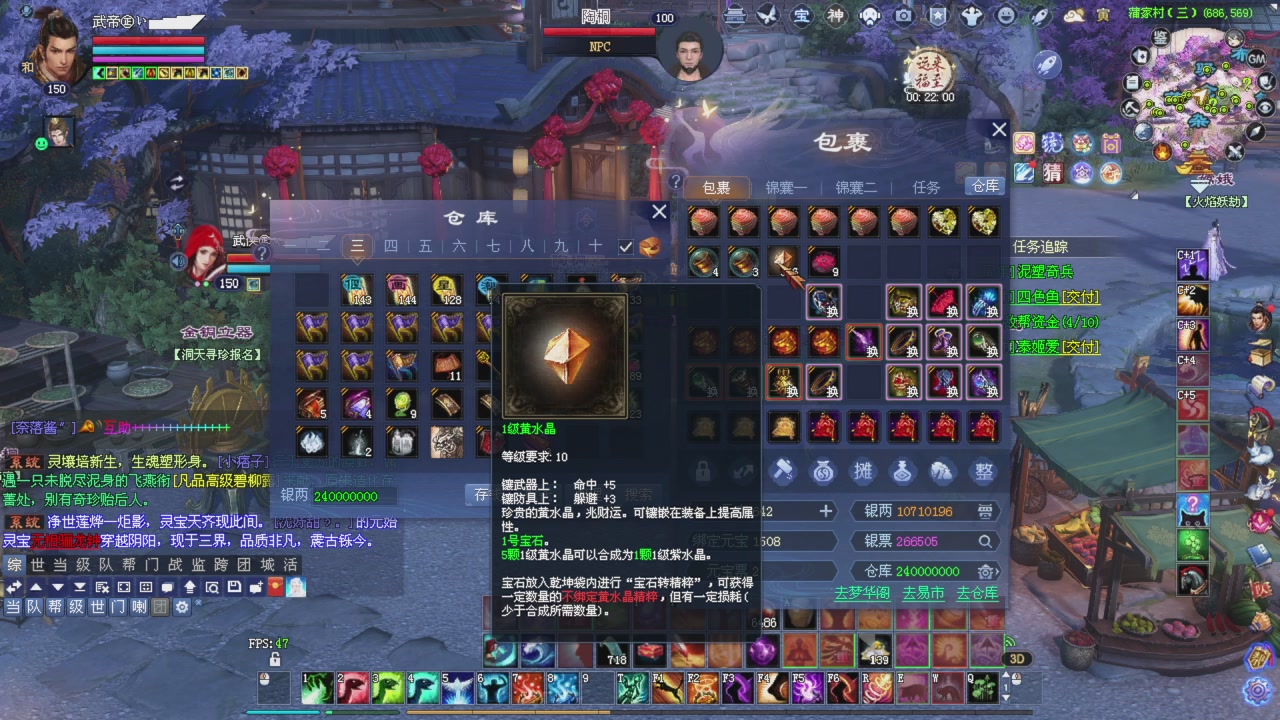Image resolution: width=1280 pixels, height=720 pixels.
Task: Collapse chat with the double-down chevron
Action: 79,587
